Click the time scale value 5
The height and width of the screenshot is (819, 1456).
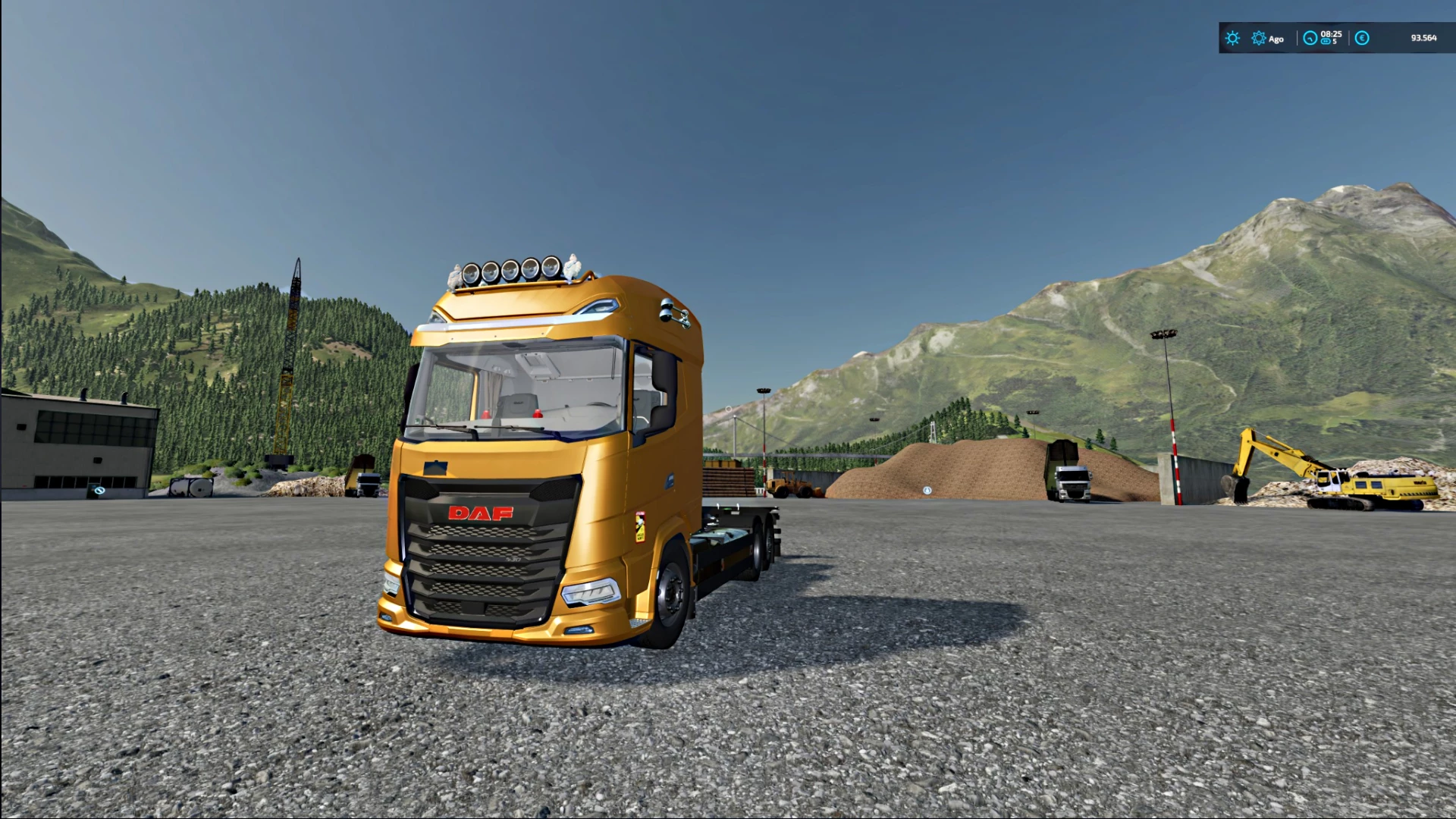click(1337, 43)
